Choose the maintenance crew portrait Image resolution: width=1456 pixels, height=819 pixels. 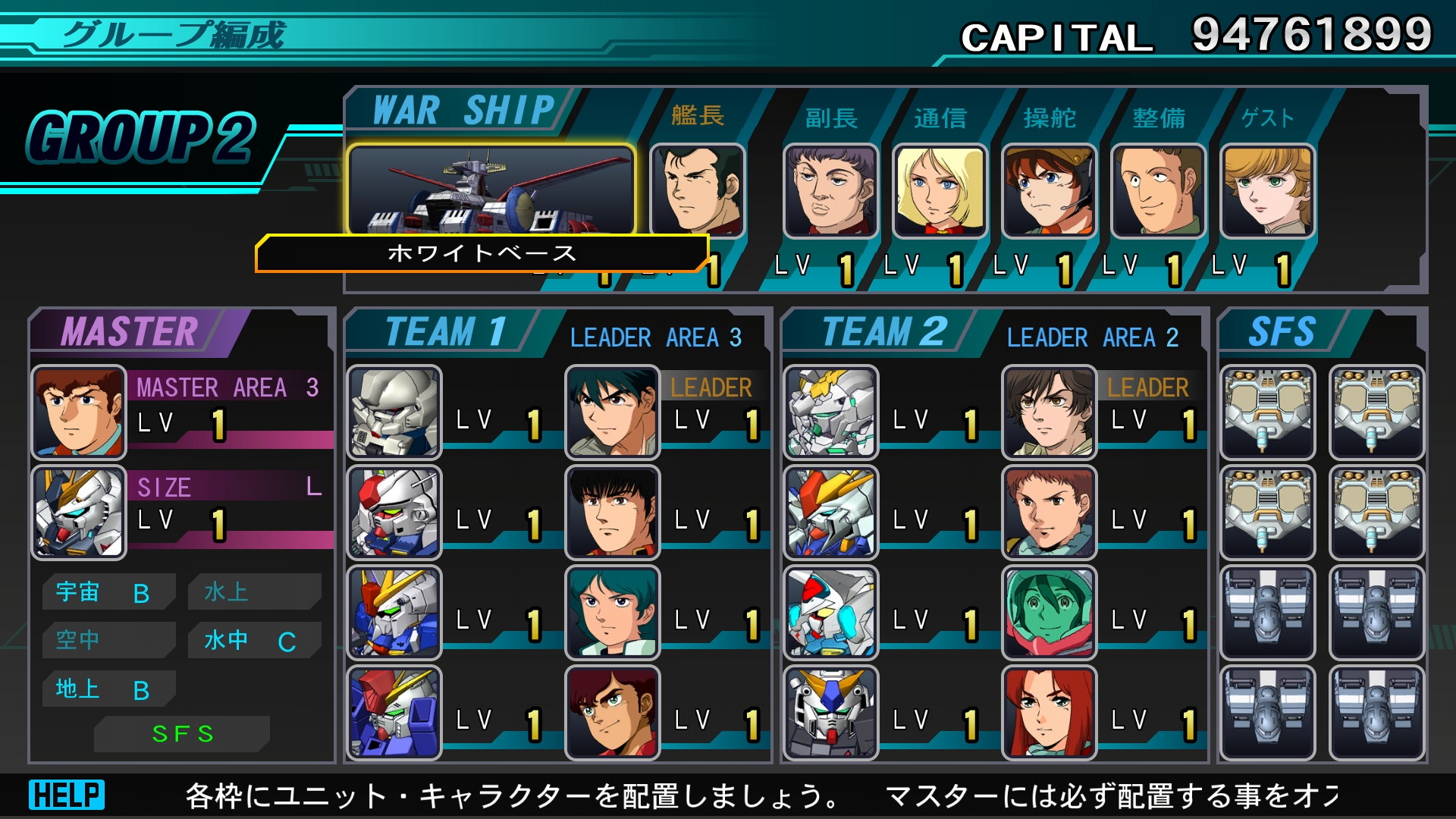click(x=1158, y=191)
